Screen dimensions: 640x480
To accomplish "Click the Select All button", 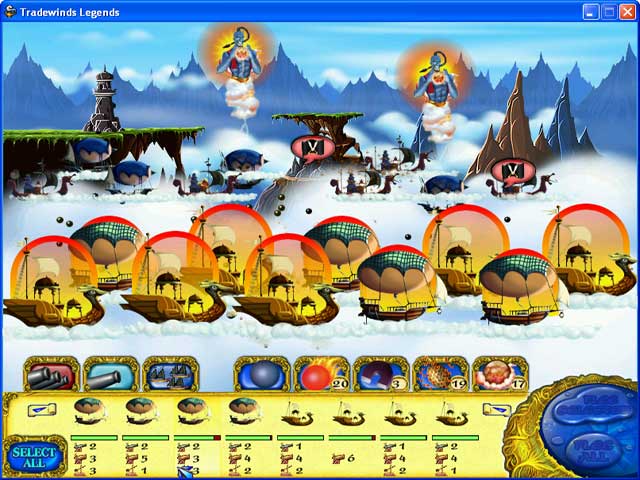I will click(x=35, y=457).
